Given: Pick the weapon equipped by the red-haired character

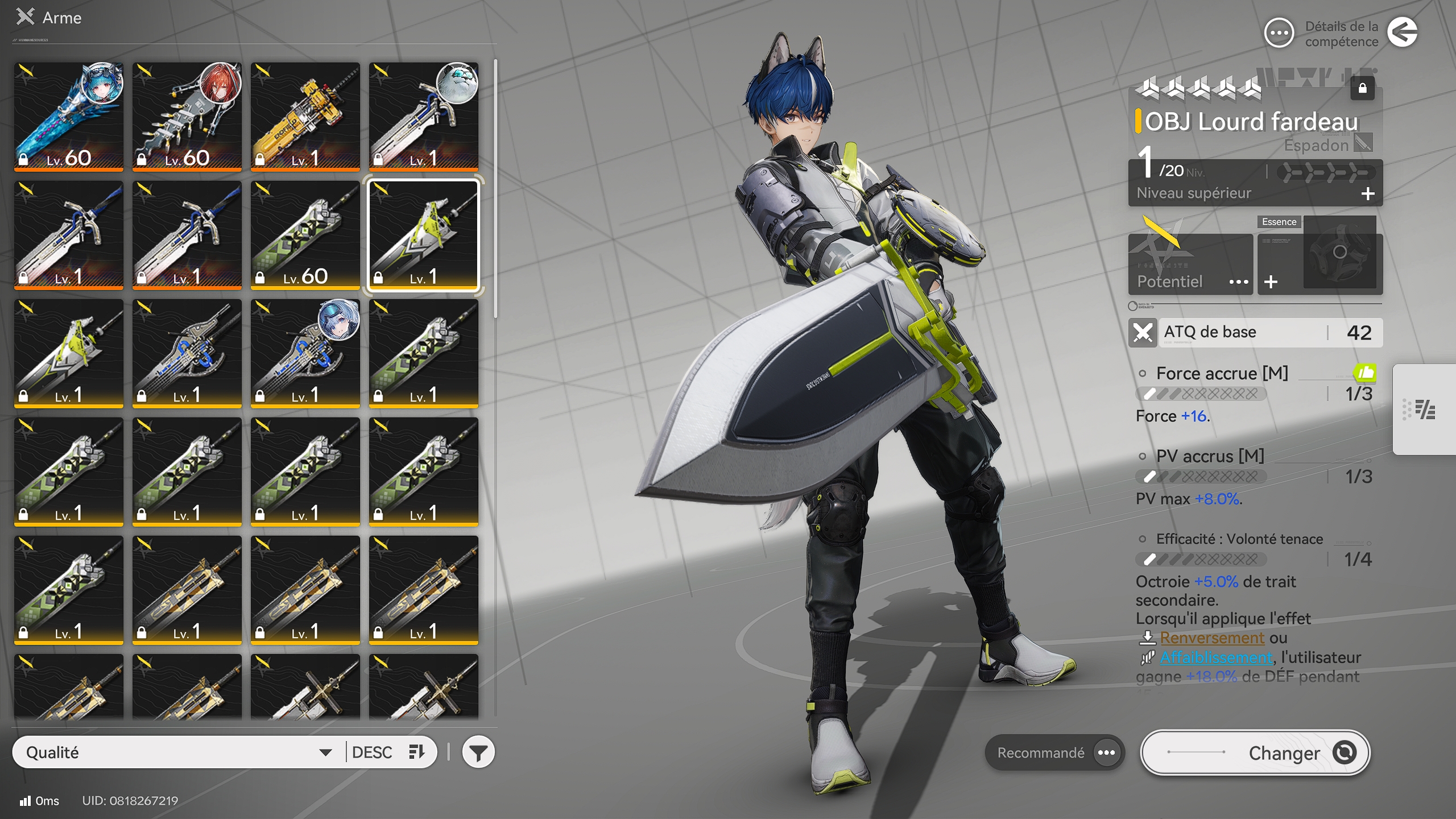Looking at the screenshot, I should tap(187, 117).
